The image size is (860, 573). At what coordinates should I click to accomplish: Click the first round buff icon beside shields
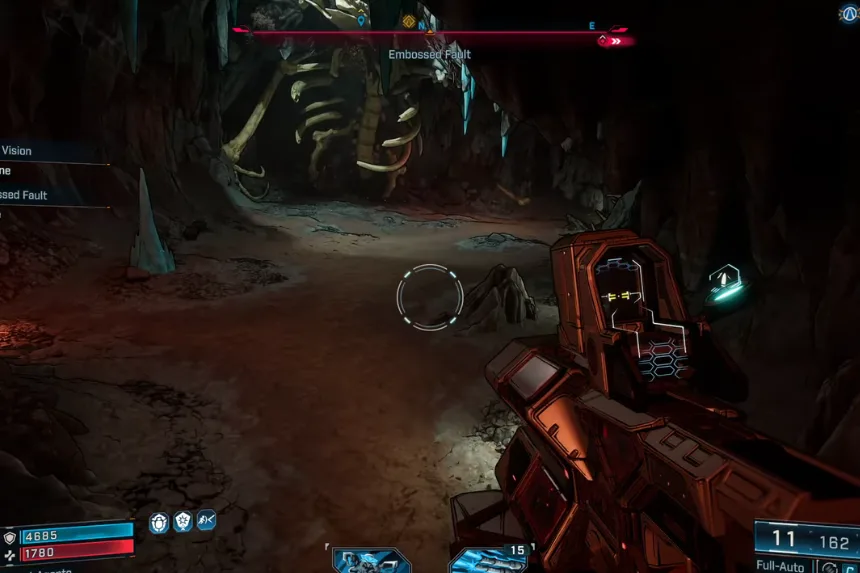[159, 522]
